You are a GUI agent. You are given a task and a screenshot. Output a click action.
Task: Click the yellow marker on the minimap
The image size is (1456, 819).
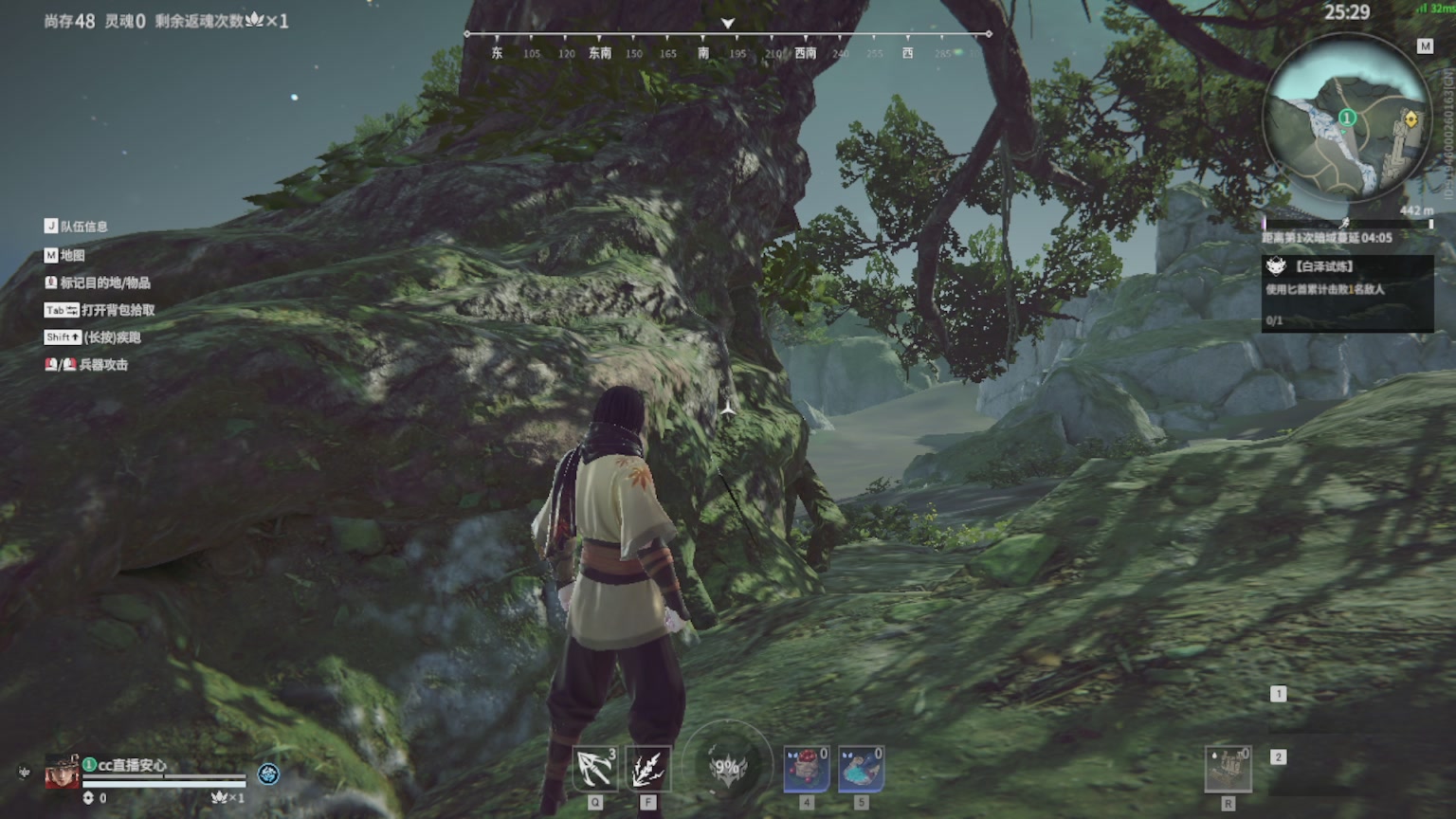[x=1410, y=118]
